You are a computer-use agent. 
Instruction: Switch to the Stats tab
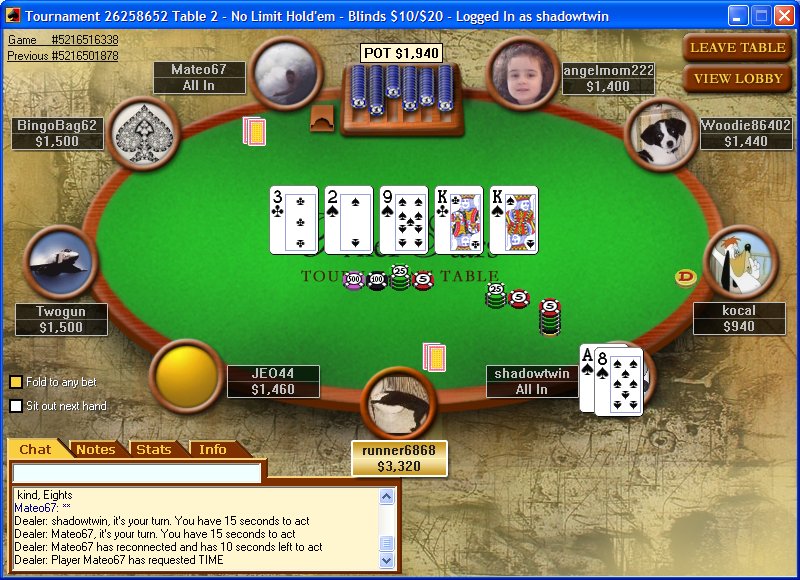click(154, 450)
